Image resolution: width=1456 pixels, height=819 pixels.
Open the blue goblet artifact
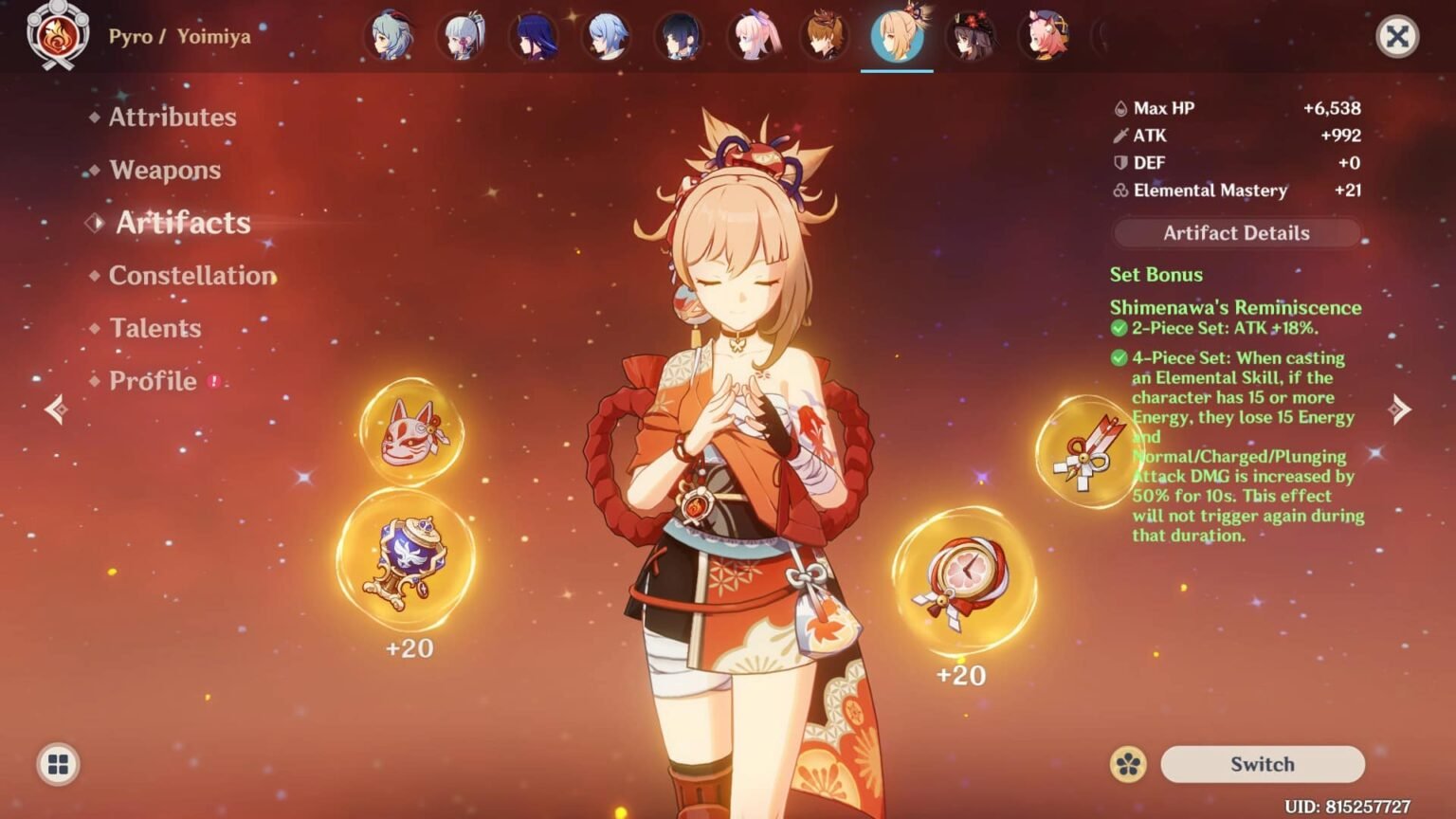click(x=409, y=563)
